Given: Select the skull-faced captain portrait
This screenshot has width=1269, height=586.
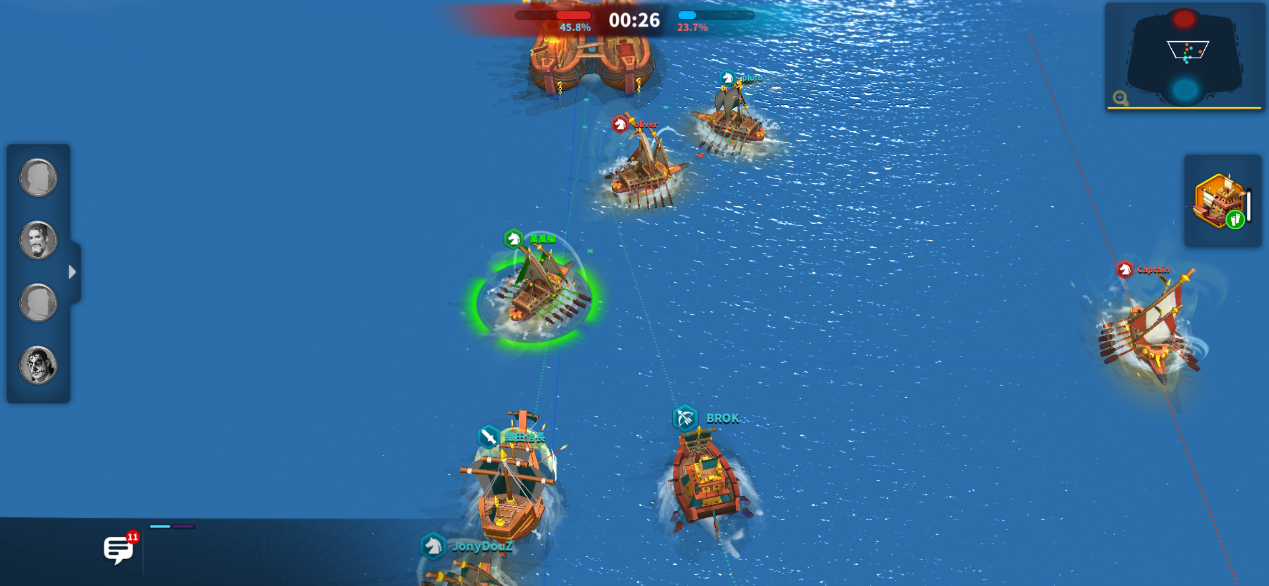Looking at the screenshot, I should 38,365.
